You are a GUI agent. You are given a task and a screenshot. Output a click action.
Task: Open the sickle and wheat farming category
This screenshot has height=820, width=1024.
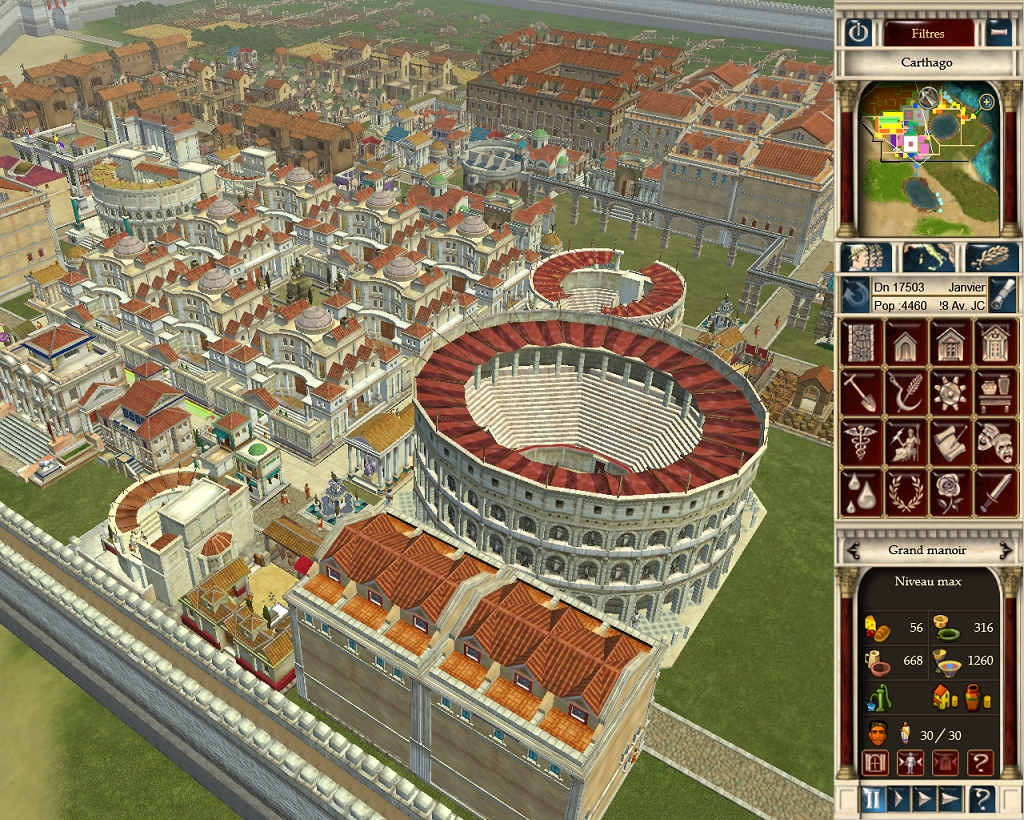tap(907, 392)
